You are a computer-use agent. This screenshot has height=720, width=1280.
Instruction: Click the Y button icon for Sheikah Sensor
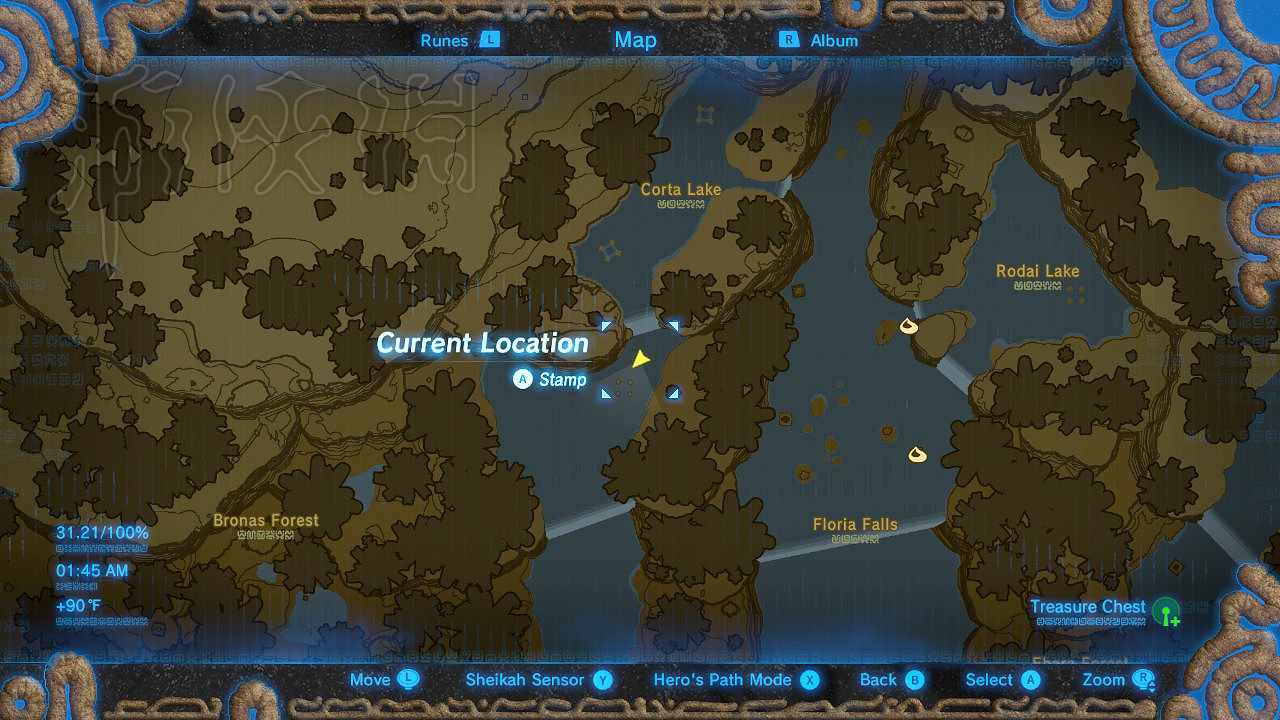click(601, 679)
